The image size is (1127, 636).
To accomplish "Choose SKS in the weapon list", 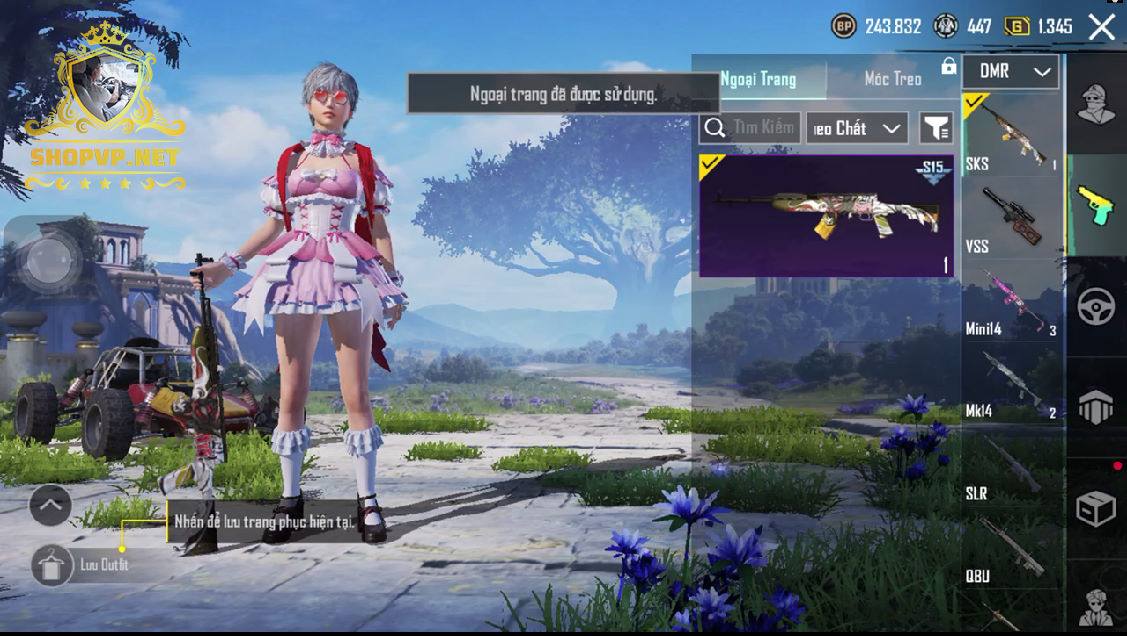I will point(1011,135).
